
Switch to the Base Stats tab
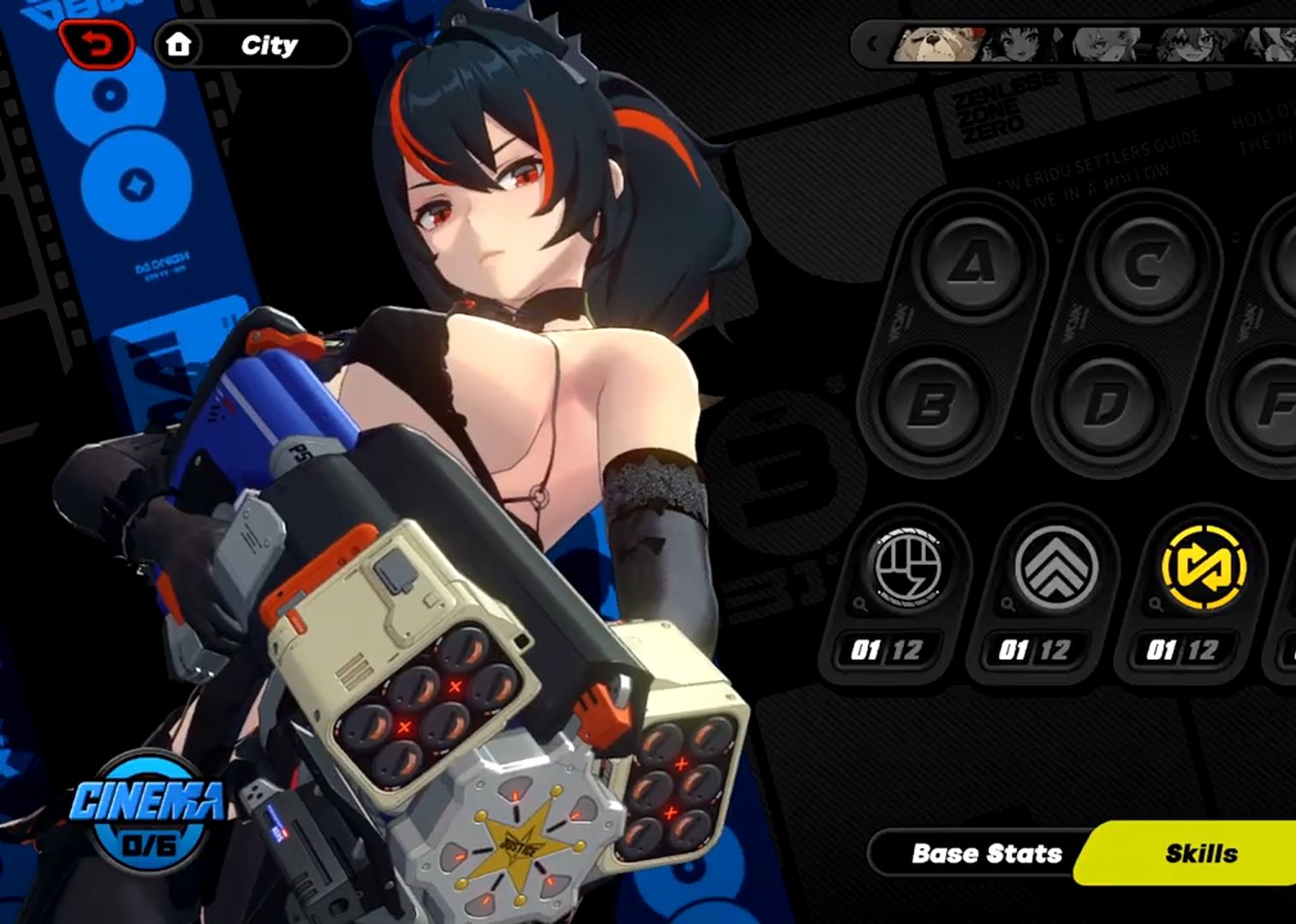(x=986, y=853)
